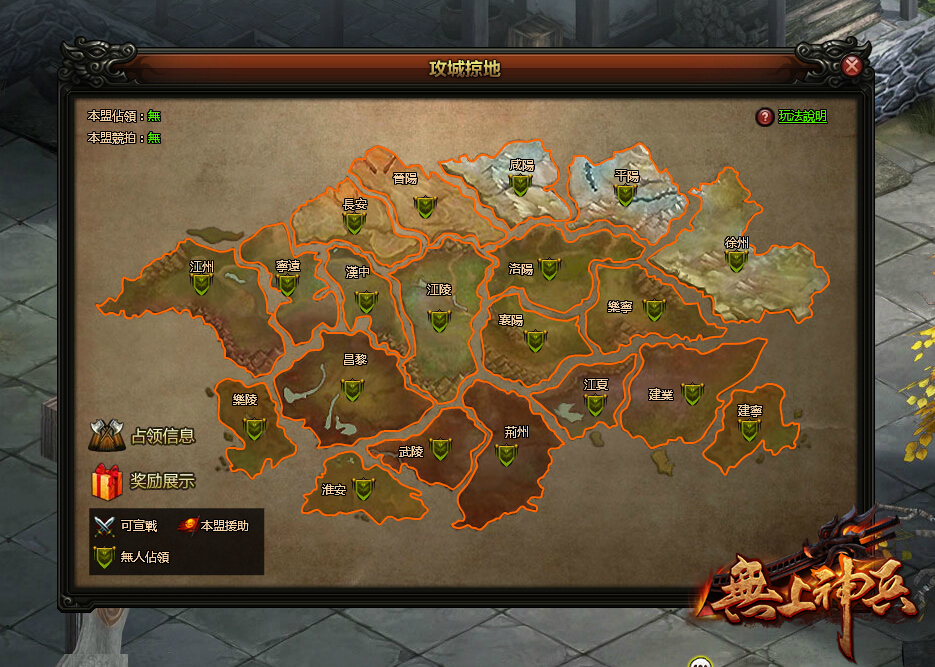Close the 攻城掠地 map window

pyautogui.click(x=852, y=67)
